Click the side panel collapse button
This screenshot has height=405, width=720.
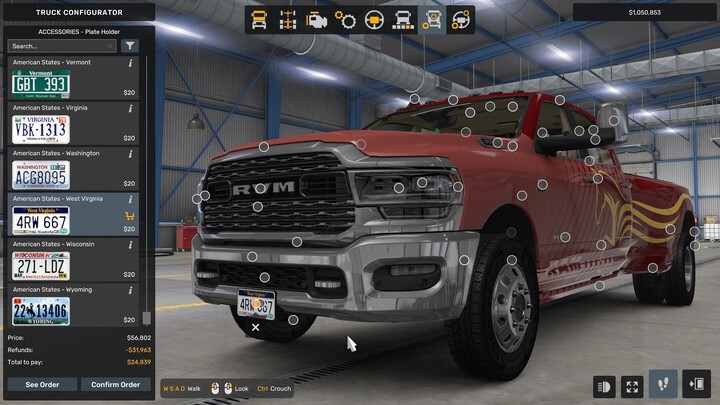(697, 385)
